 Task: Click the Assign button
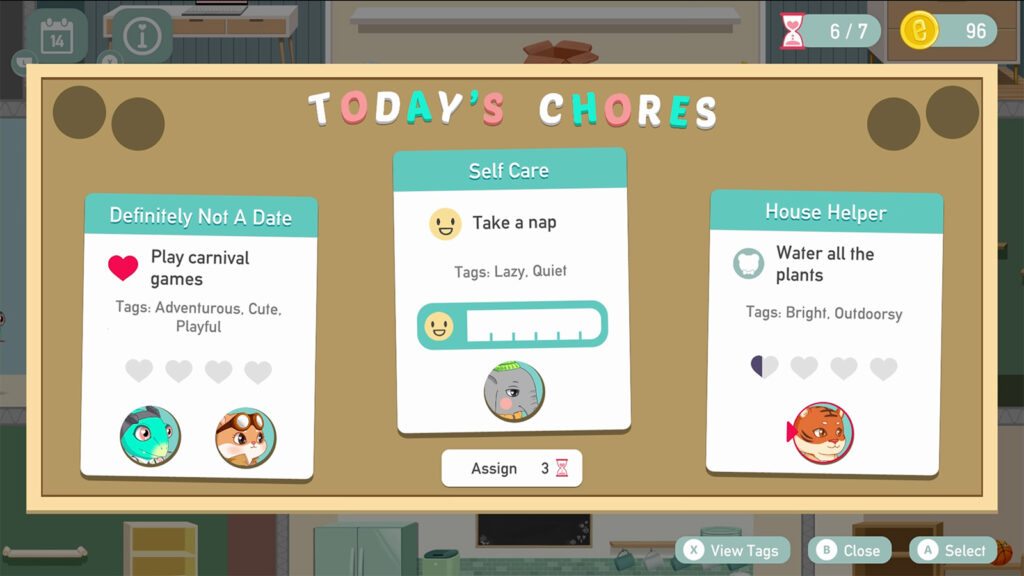coord(511,468)
